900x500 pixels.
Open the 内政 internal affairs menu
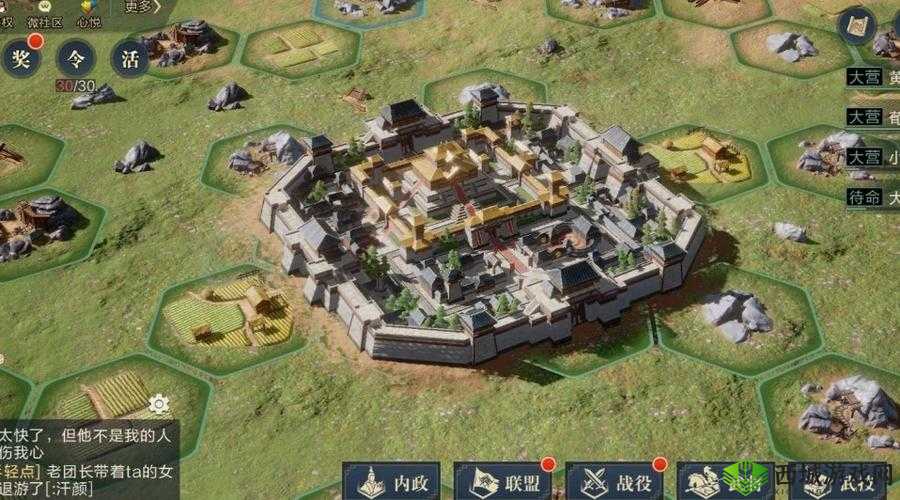tap(393, 482)
